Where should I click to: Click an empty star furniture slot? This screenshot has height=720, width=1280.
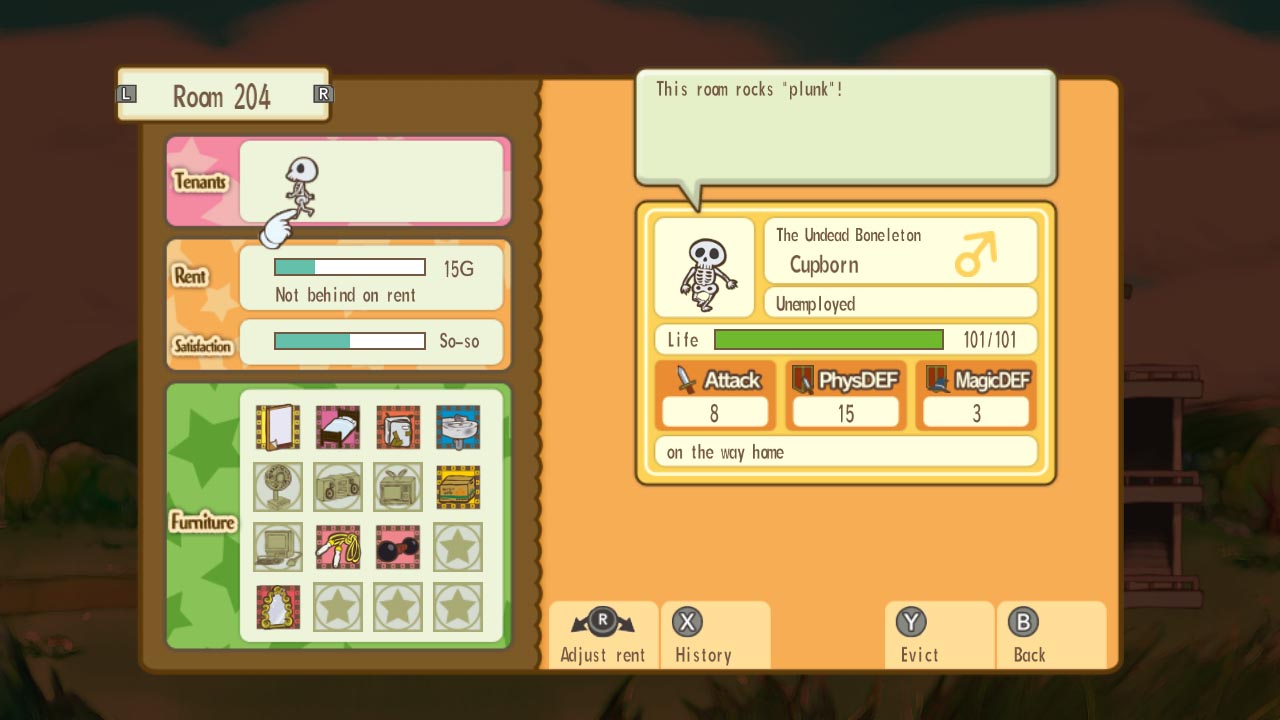coord(458,548)
